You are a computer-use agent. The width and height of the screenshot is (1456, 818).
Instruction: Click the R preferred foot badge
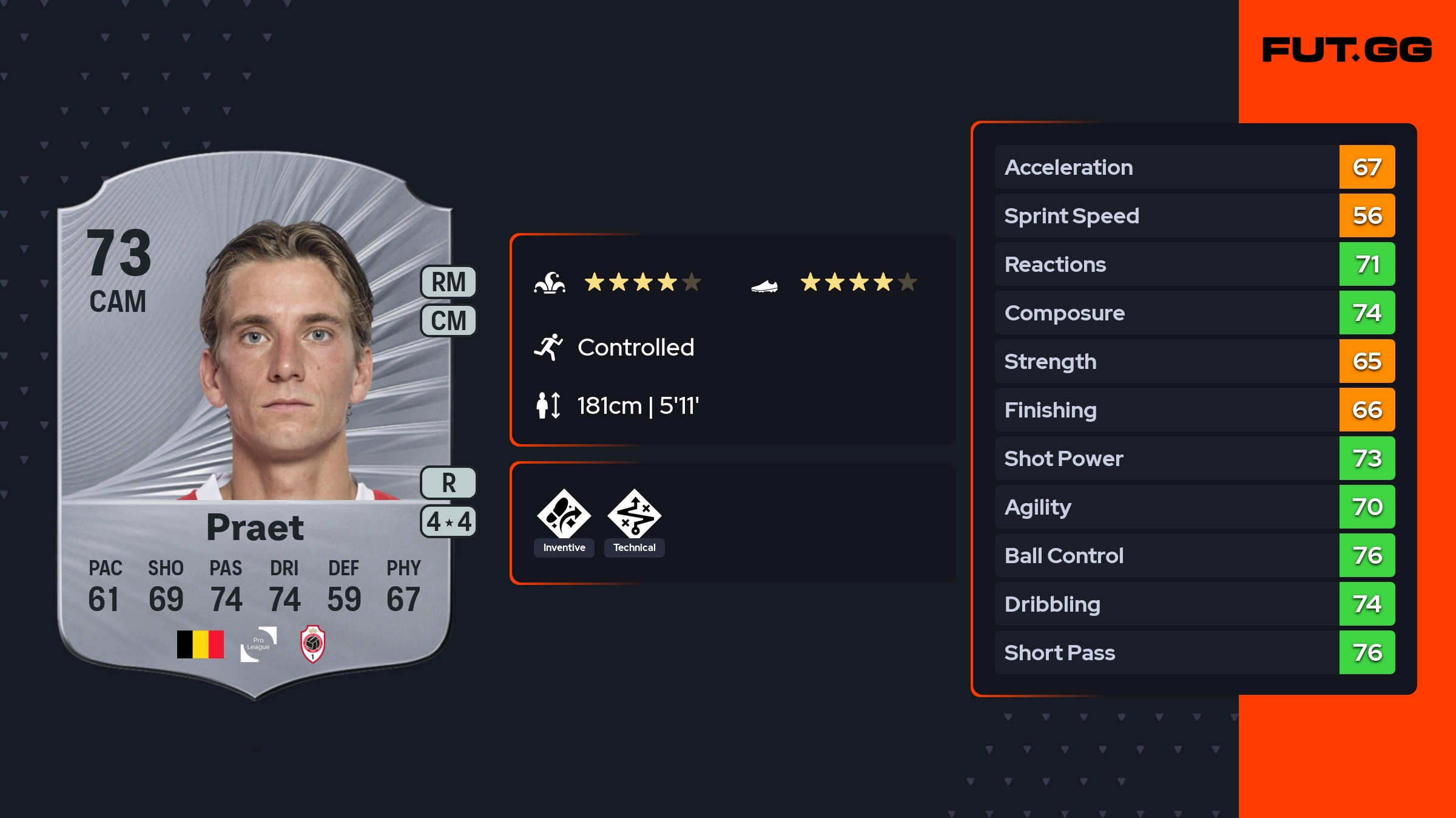[x=448, y=483]
